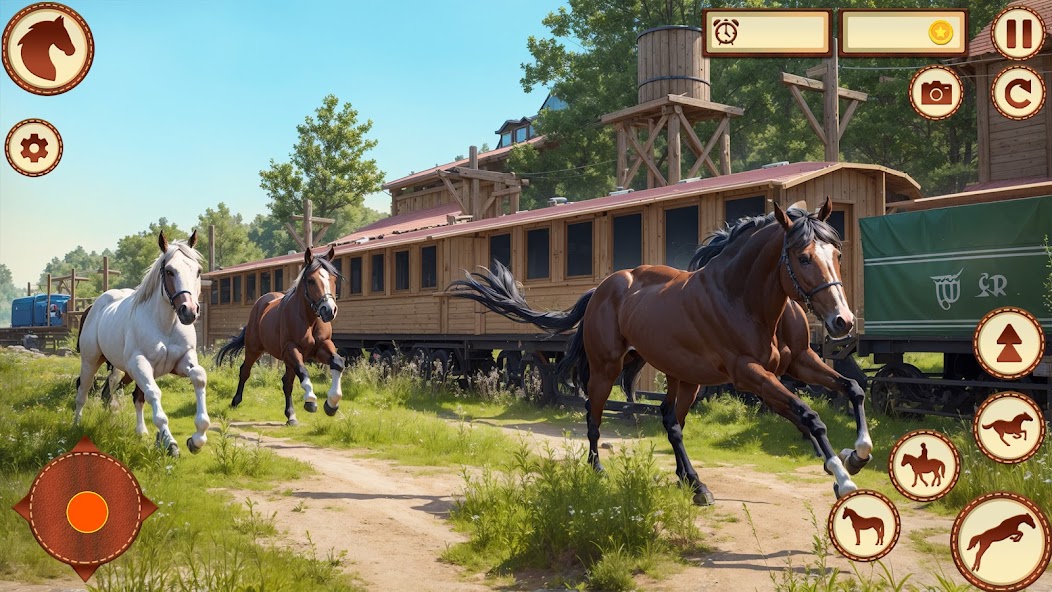
Task: Choose the standing horse button
Action: (x=864, y=525)
